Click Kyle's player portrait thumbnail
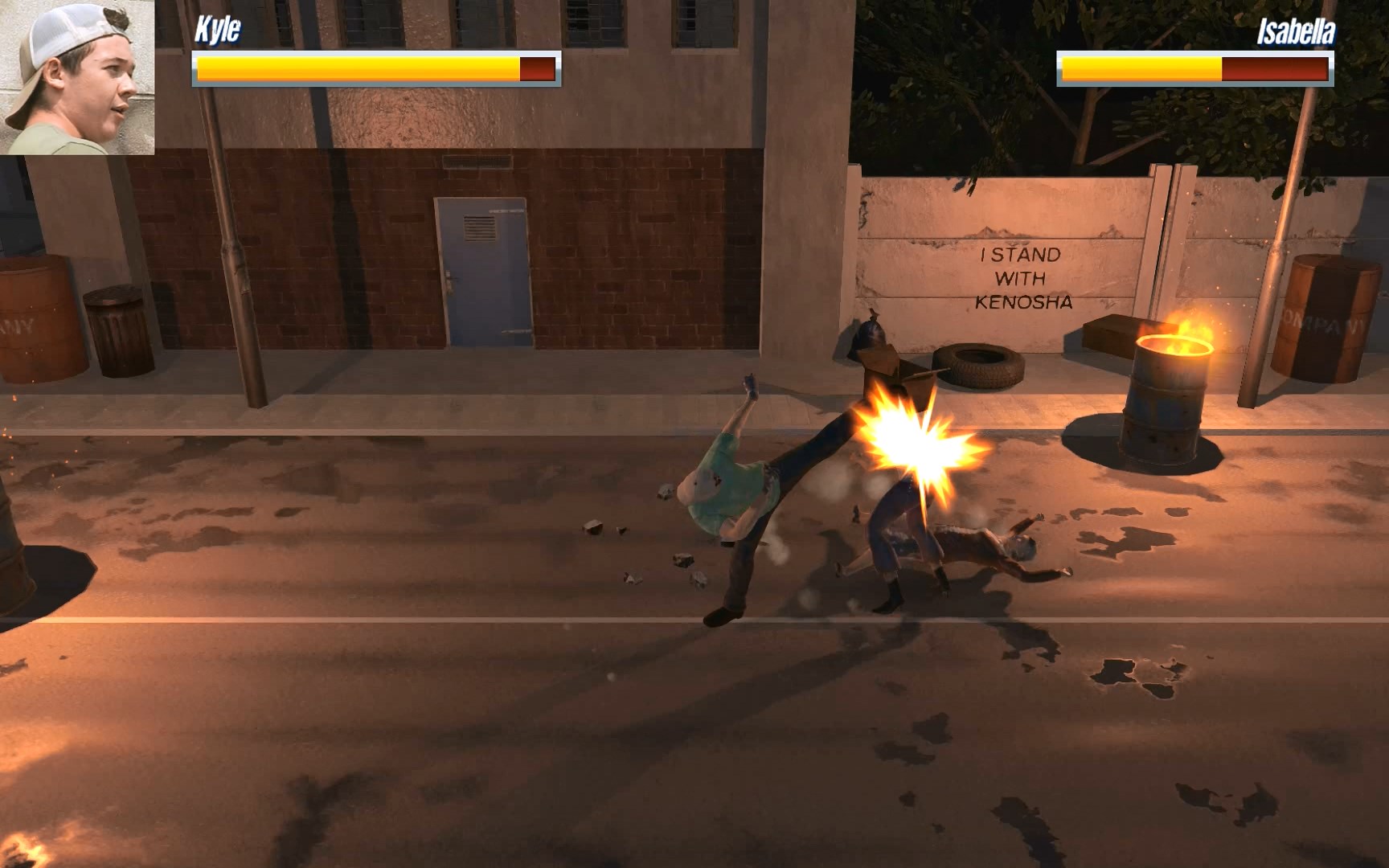 tap(77, 77)
